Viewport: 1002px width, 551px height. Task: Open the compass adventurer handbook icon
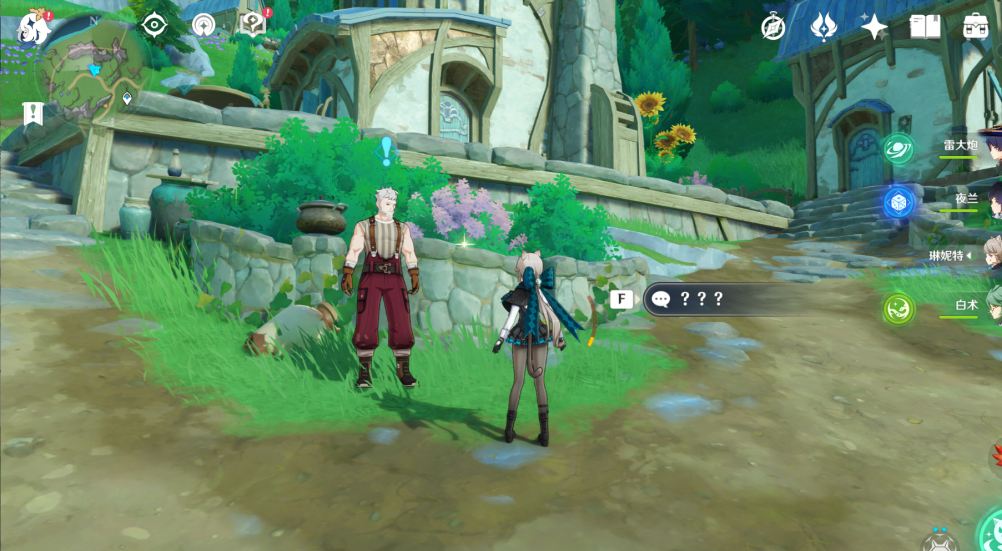[x=773, y=27]
